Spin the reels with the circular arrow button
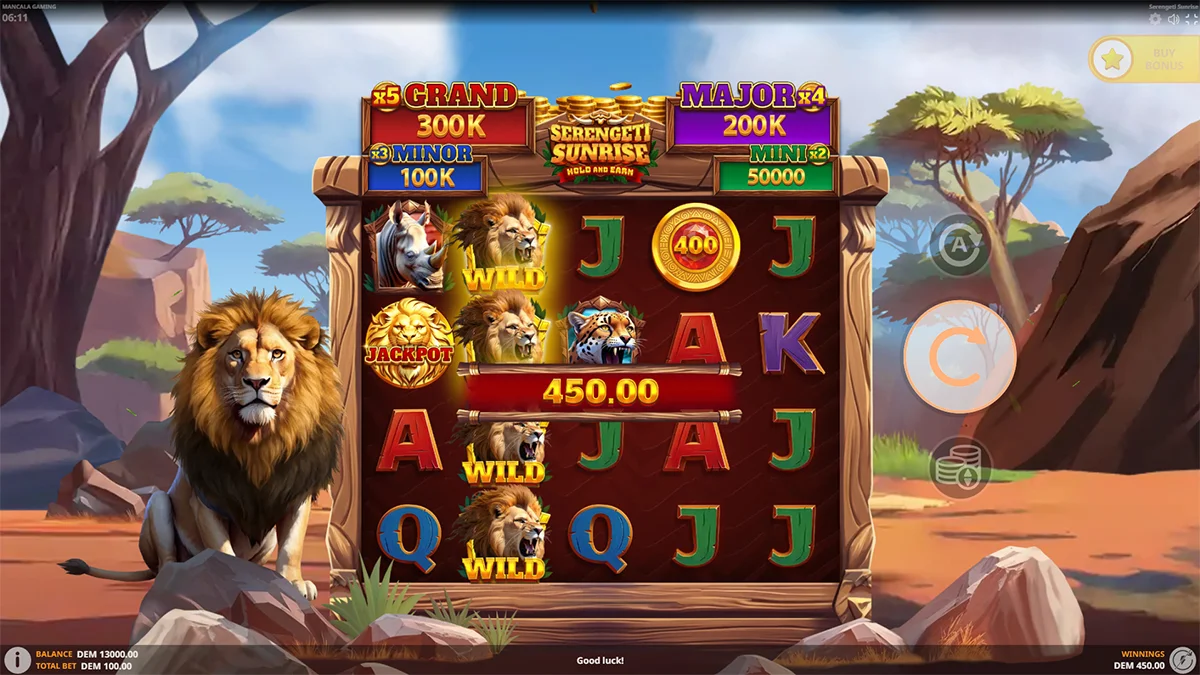 (x=960, y=356)
